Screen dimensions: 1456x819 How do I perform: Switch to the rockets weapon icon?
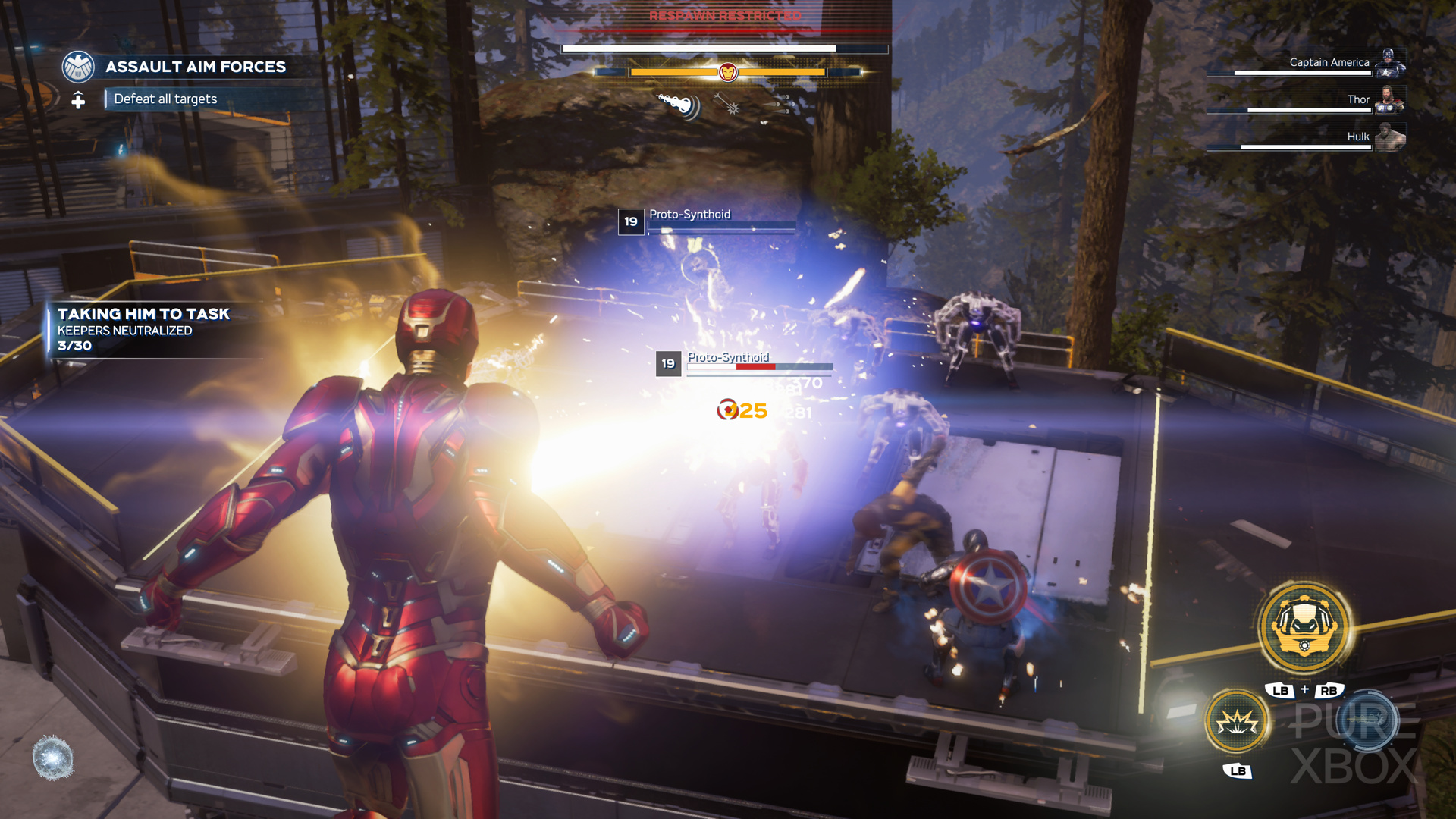pos(777,105)
